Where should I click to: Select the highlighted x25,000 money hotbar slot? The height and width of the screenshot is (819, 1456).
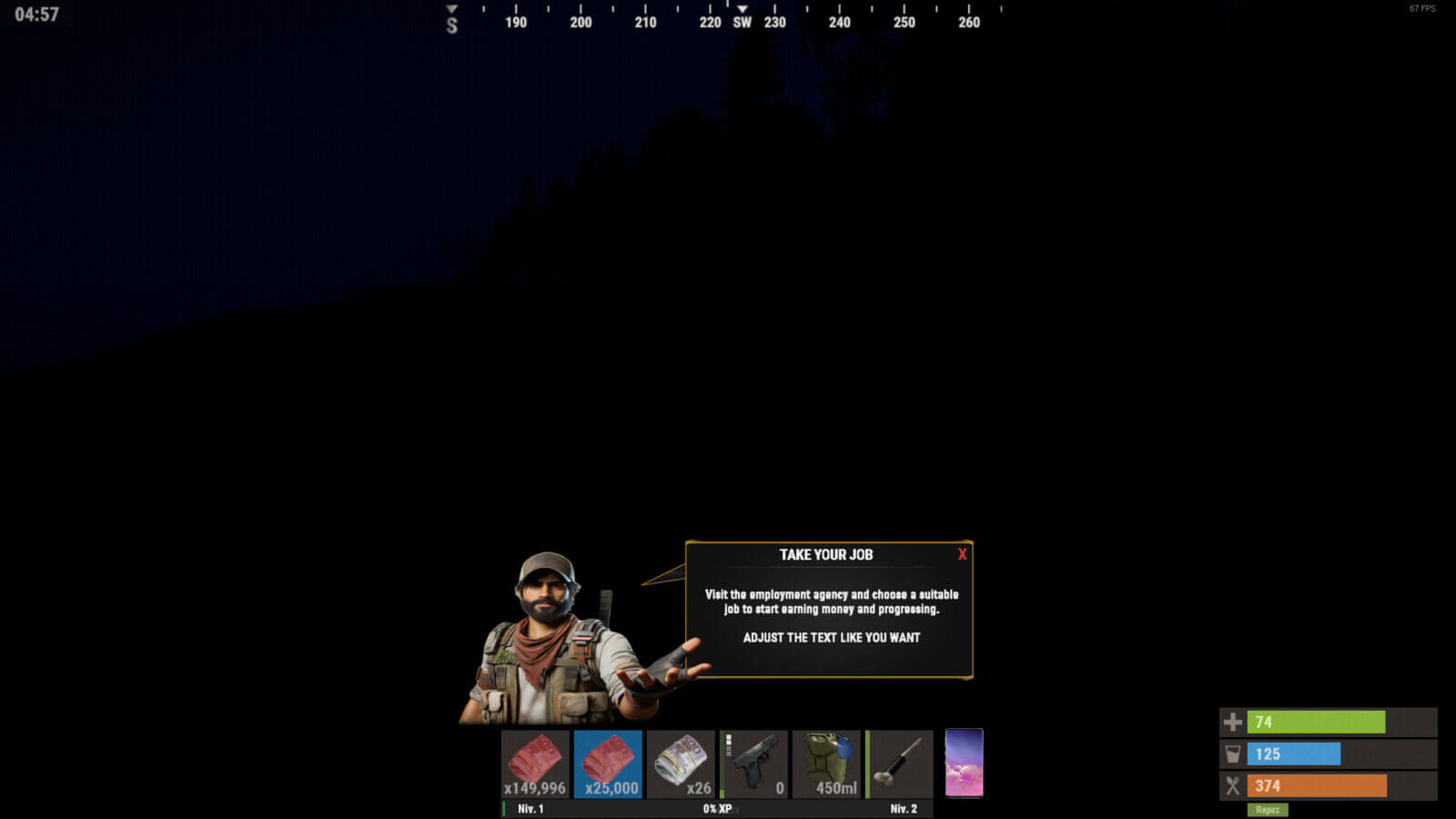coord(608,764)
